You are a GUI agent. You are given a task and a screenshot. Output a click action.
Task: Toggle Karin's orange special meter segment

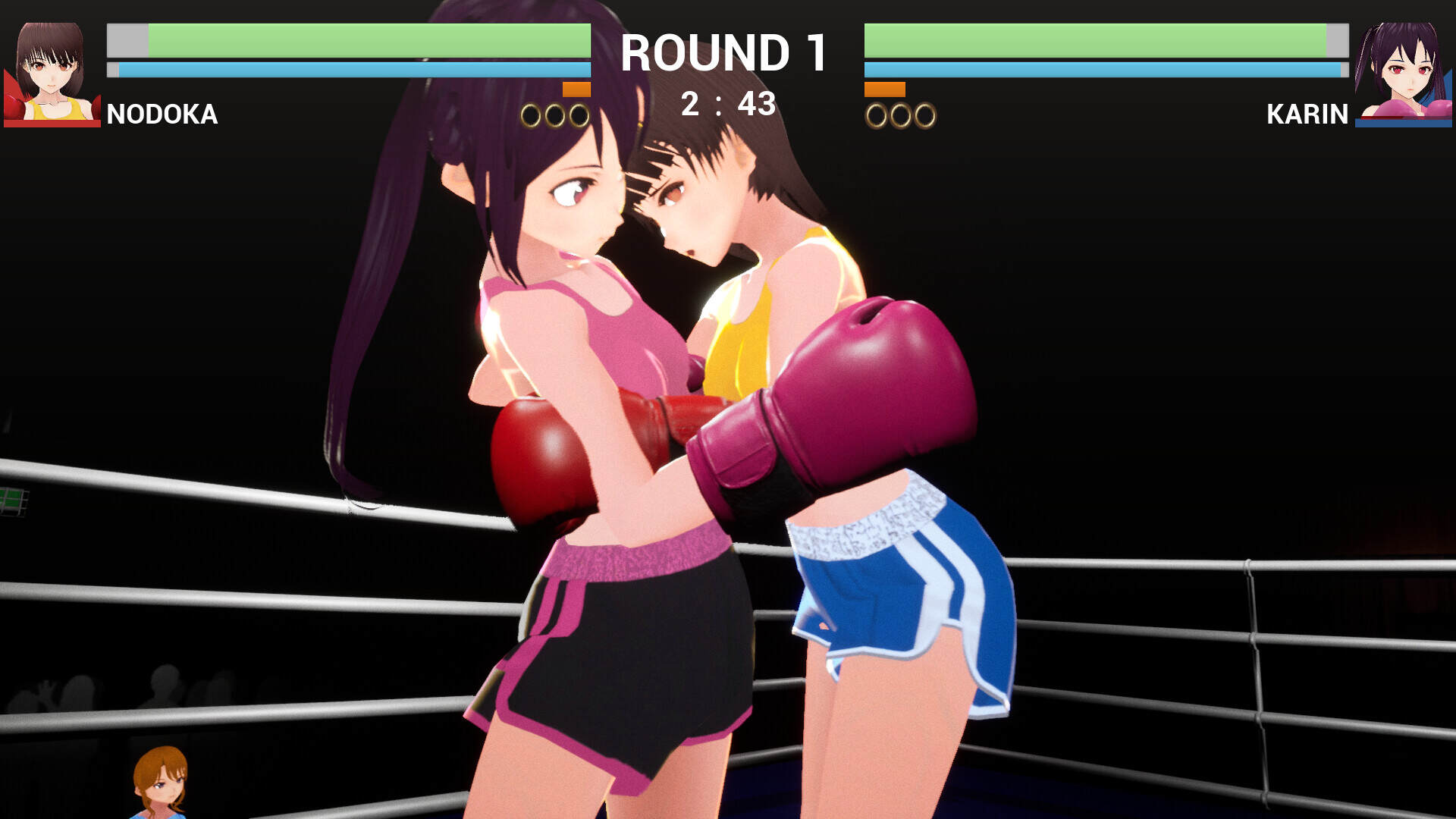click(x=885, y=89)
